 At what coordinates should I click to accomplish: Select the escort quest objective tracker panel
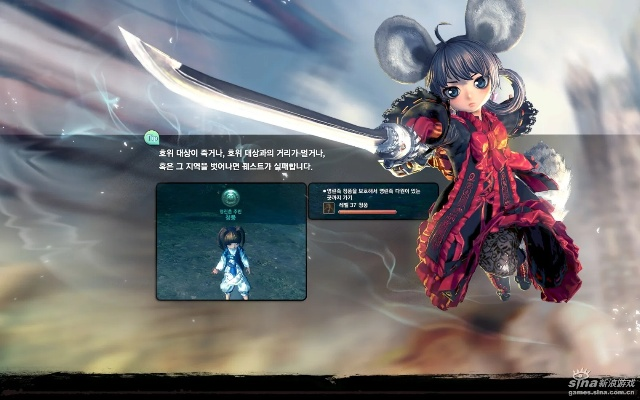(x=371, y=202)
